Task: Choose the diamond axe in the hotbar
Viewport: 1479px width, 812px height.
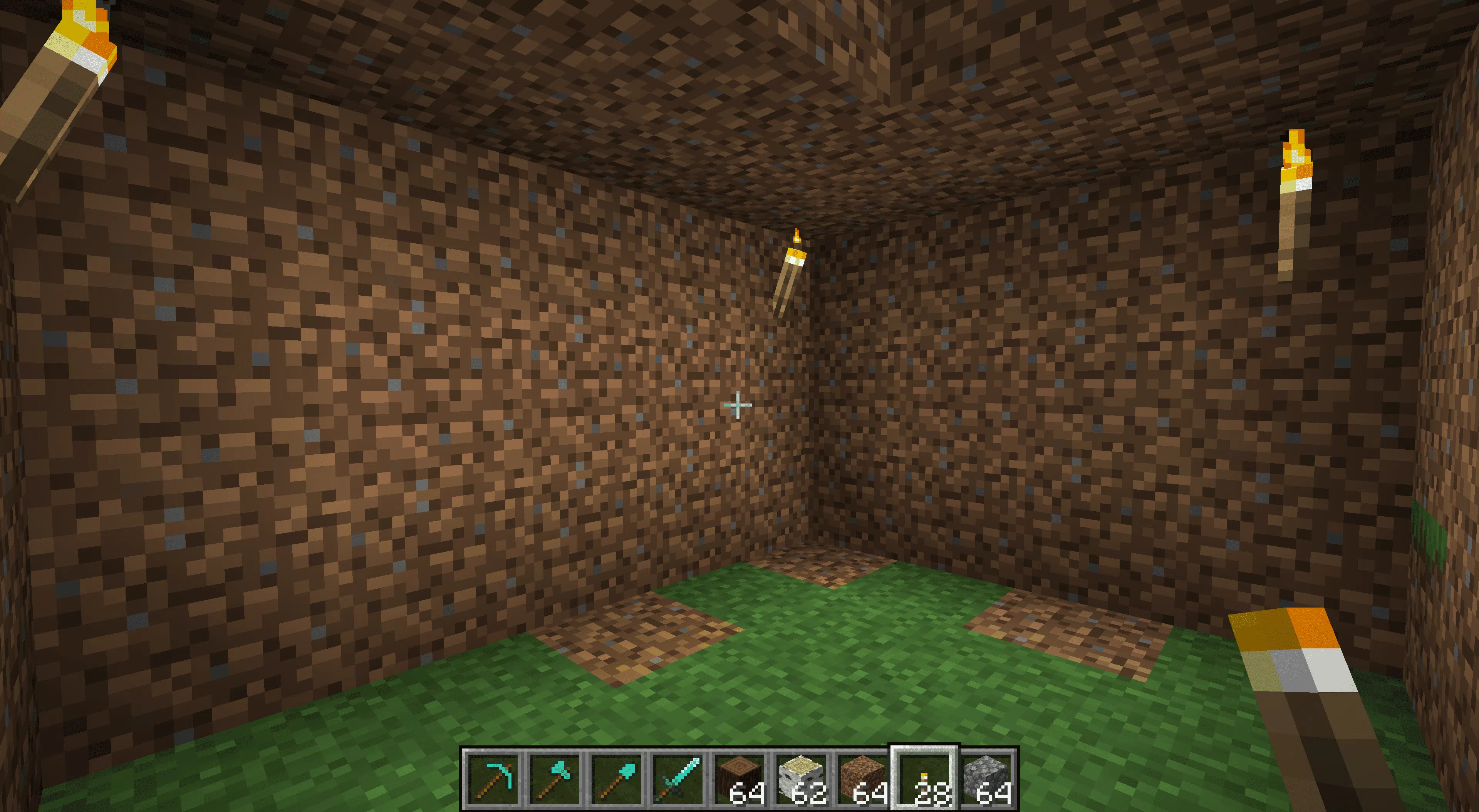Action: 554,778
